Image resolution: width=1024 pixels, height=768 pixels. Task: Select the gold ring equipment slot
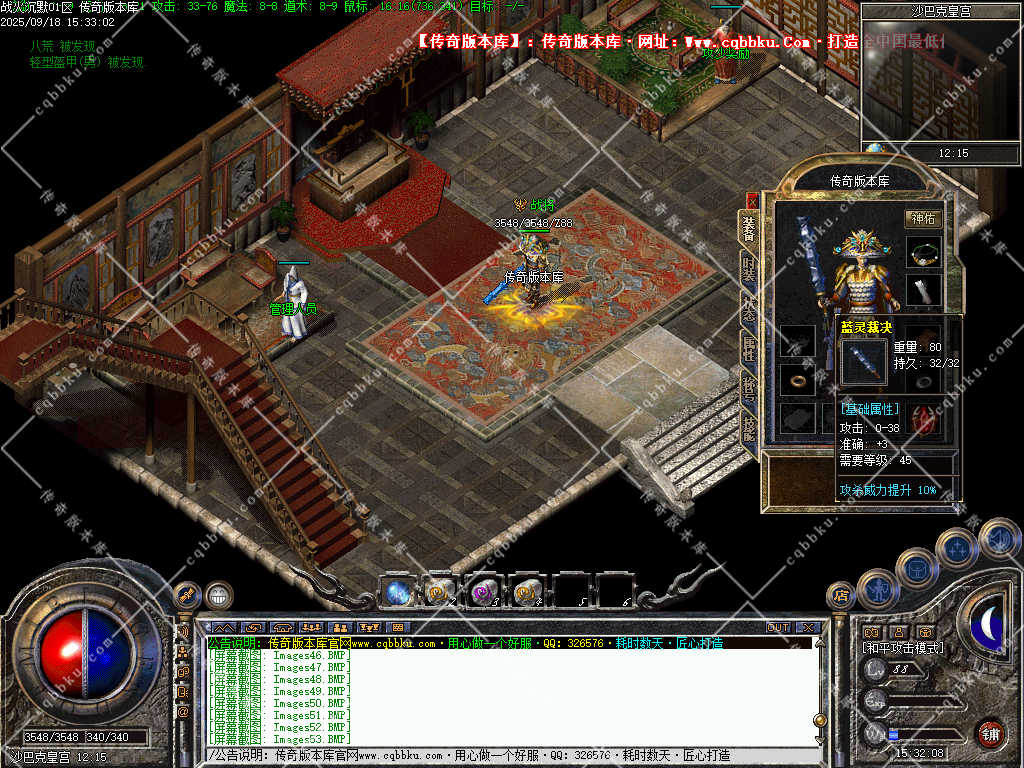[x=797, y=380]
